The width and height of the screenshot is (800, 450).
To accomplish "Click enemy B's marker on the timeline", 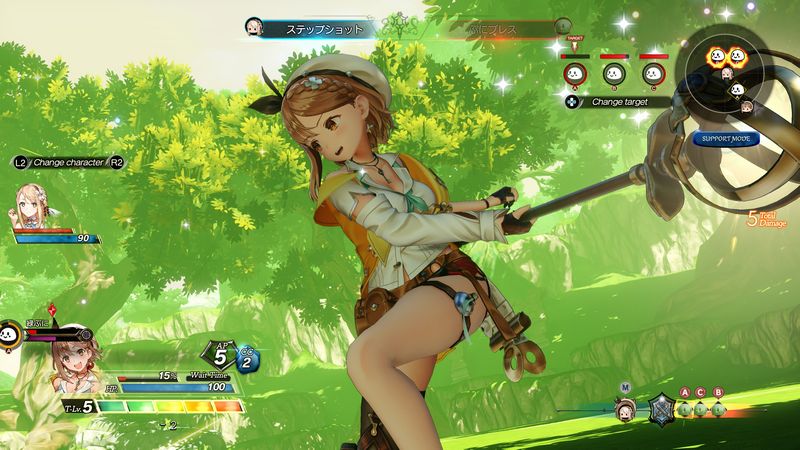I will point(717,407).
